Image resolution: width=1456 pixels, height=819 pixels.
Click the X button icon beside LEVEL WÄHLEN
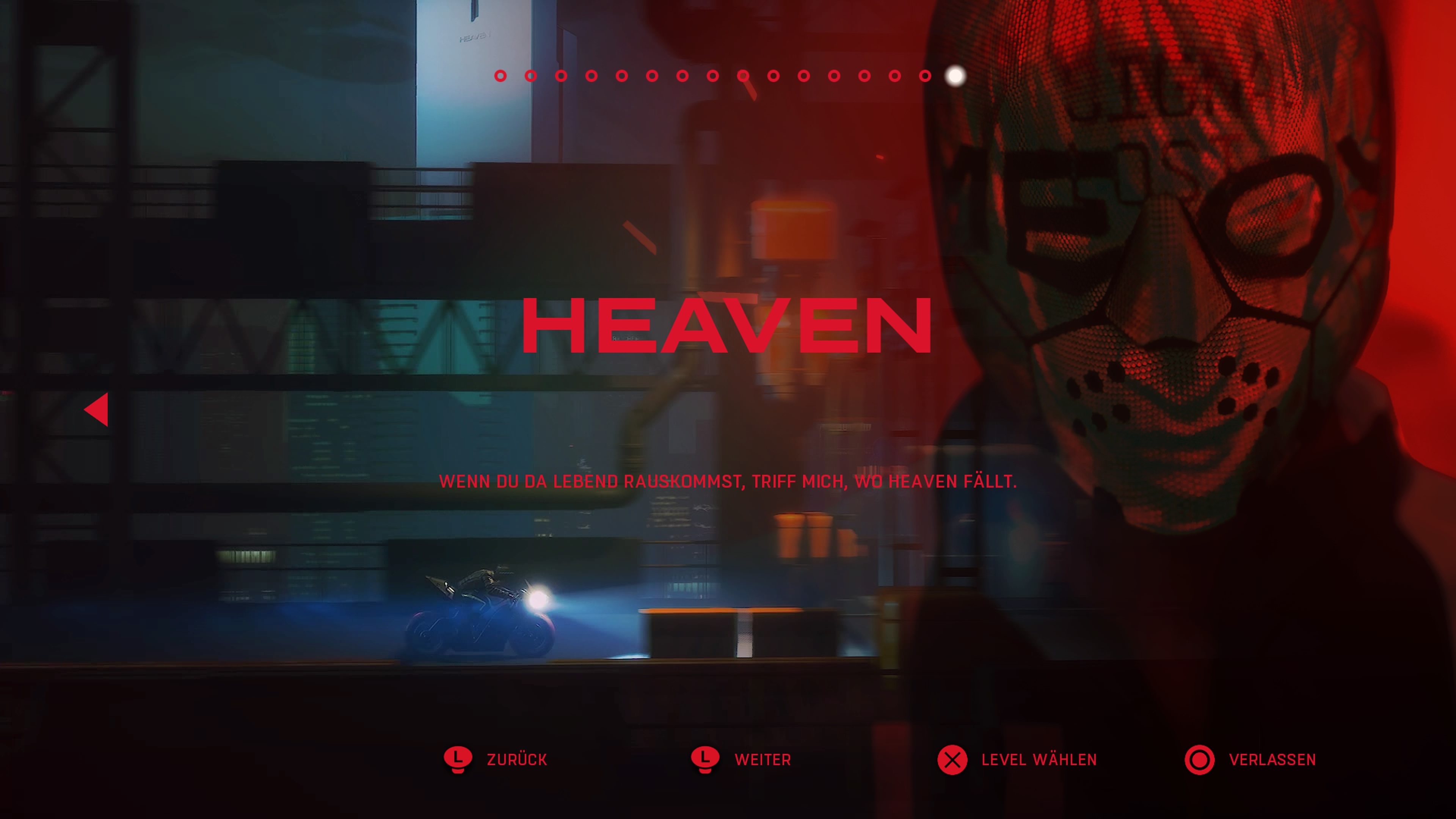(952, 759)
